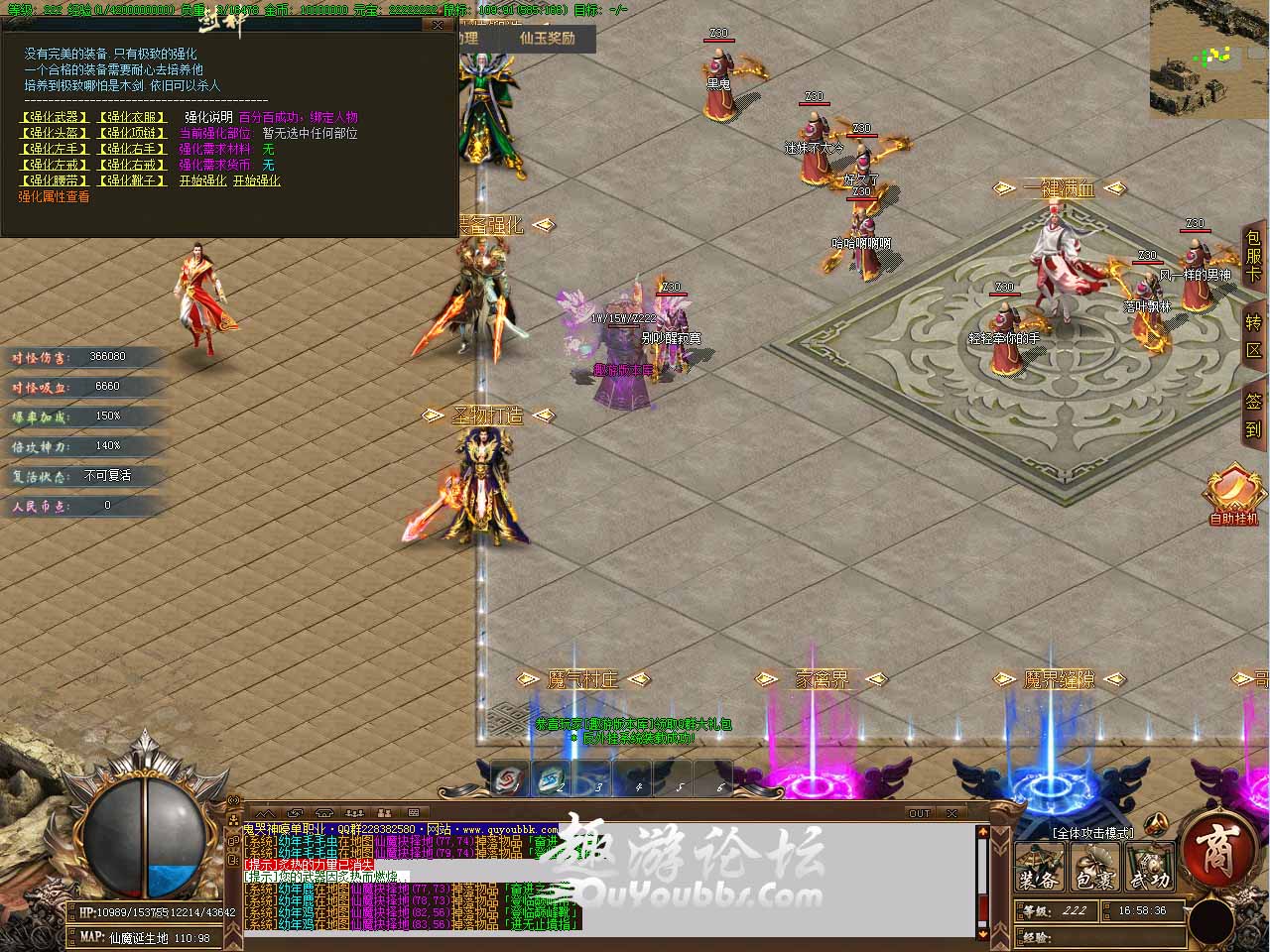This screenshot has width=1270, height=952.
Task: Open the 仙玉奖励 reward tab
Action: click(x=547, y=38)
